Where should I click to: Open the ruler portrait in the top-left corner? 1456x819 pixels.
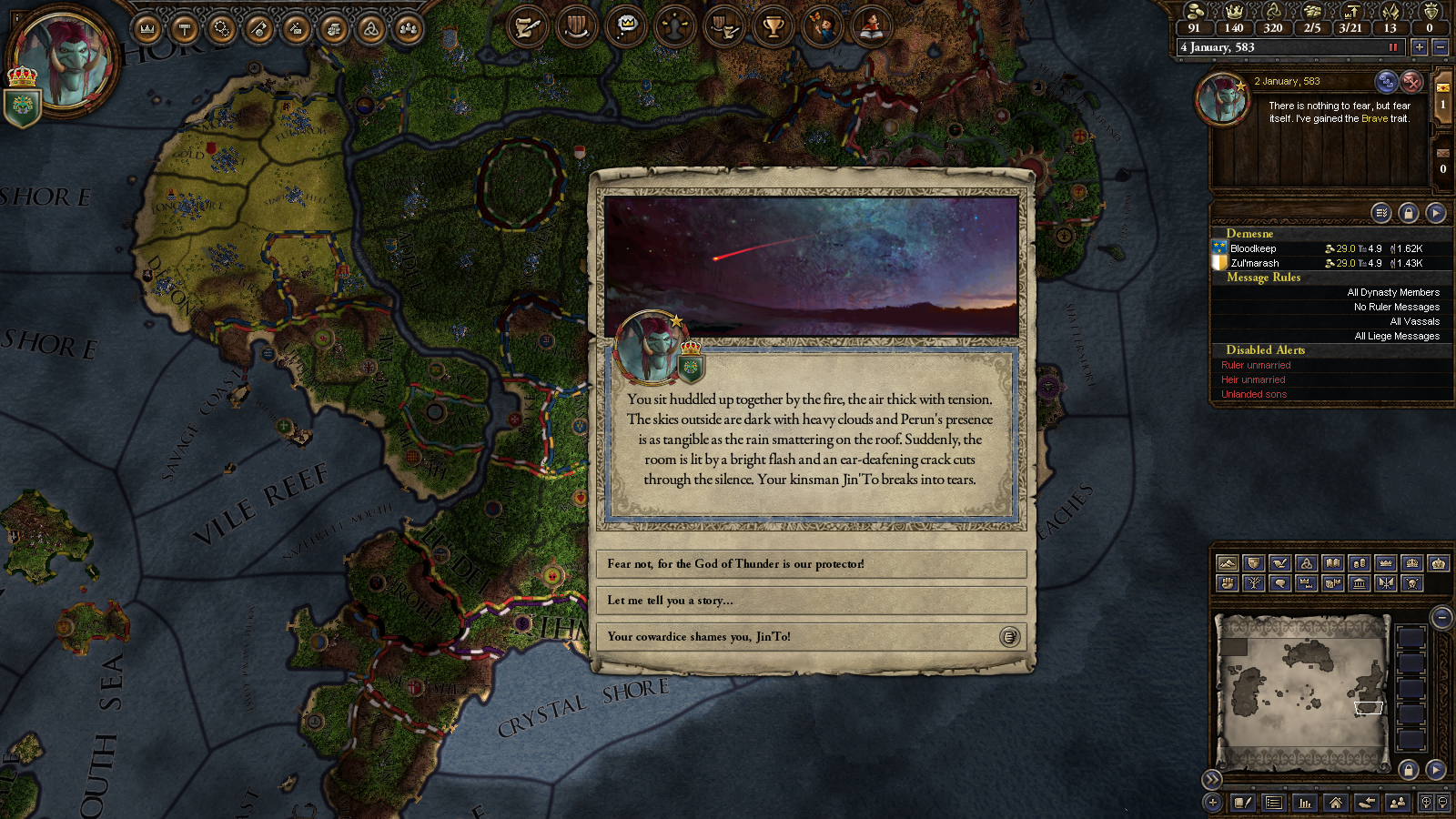64,62
